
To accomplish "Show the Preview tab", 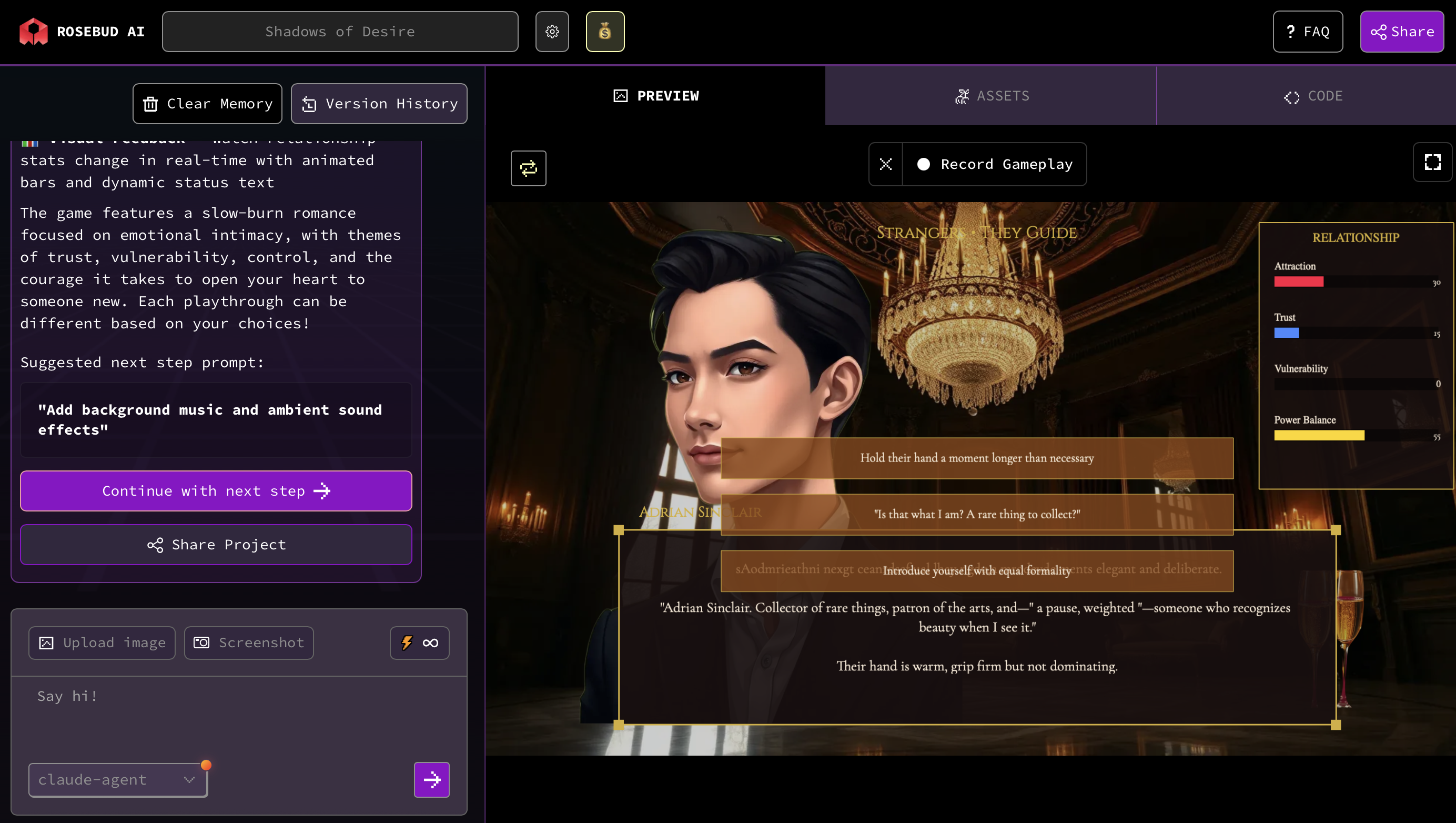I will click(x=655, y=96).
